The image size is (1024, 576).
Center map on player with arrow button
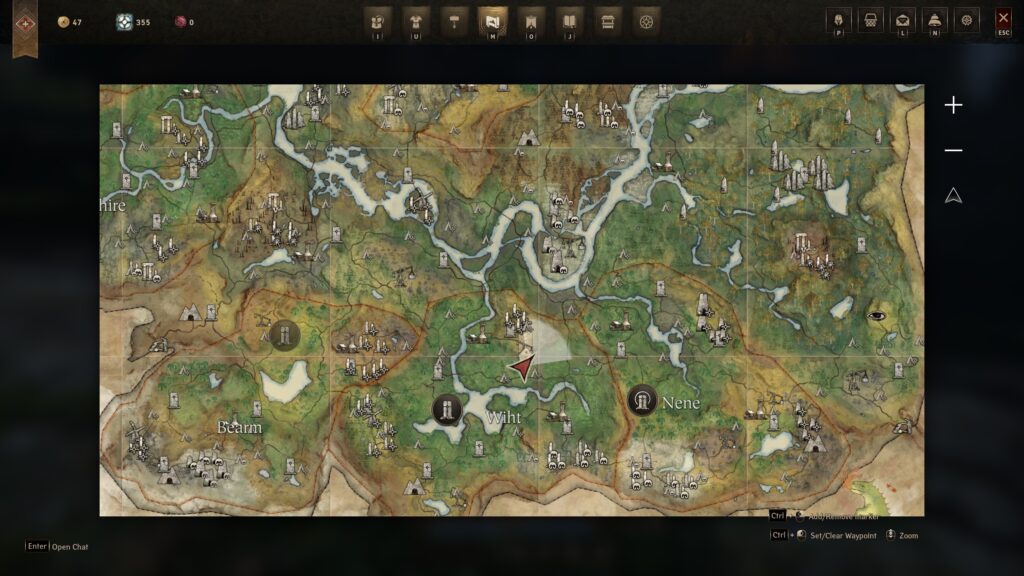coord(954,196)
